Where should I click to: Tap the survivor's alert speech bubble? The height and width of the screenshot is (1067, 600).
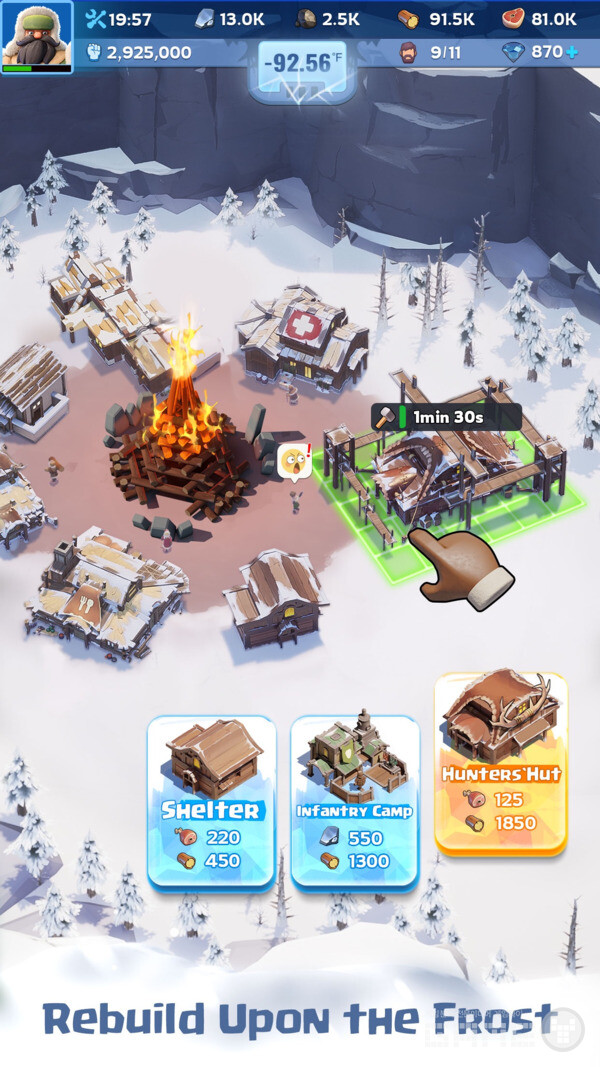coord(294,461)
